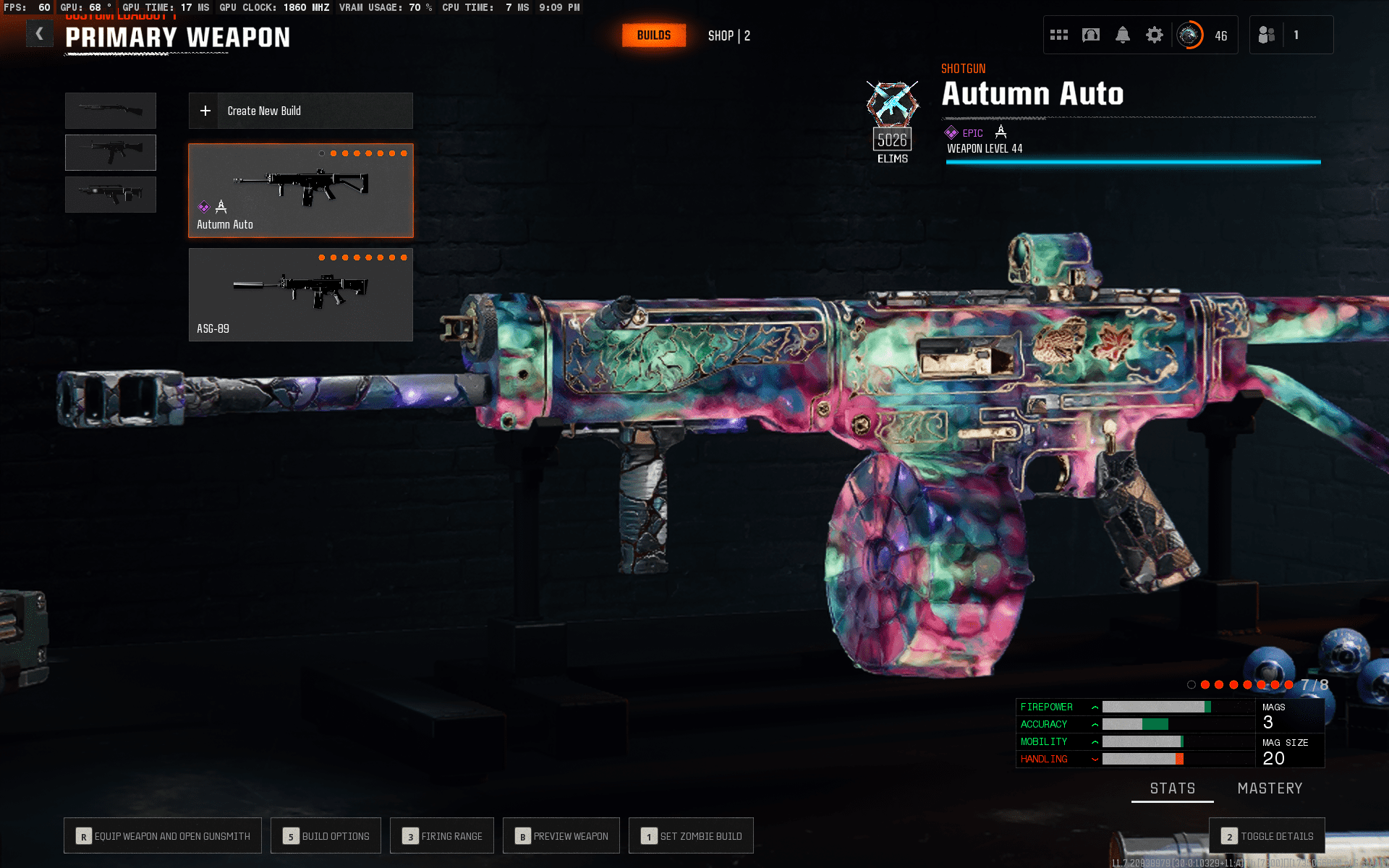This screenshot has width=1389, height=868.
Task: Show the Stats tab
Action: click(1173, 788)
